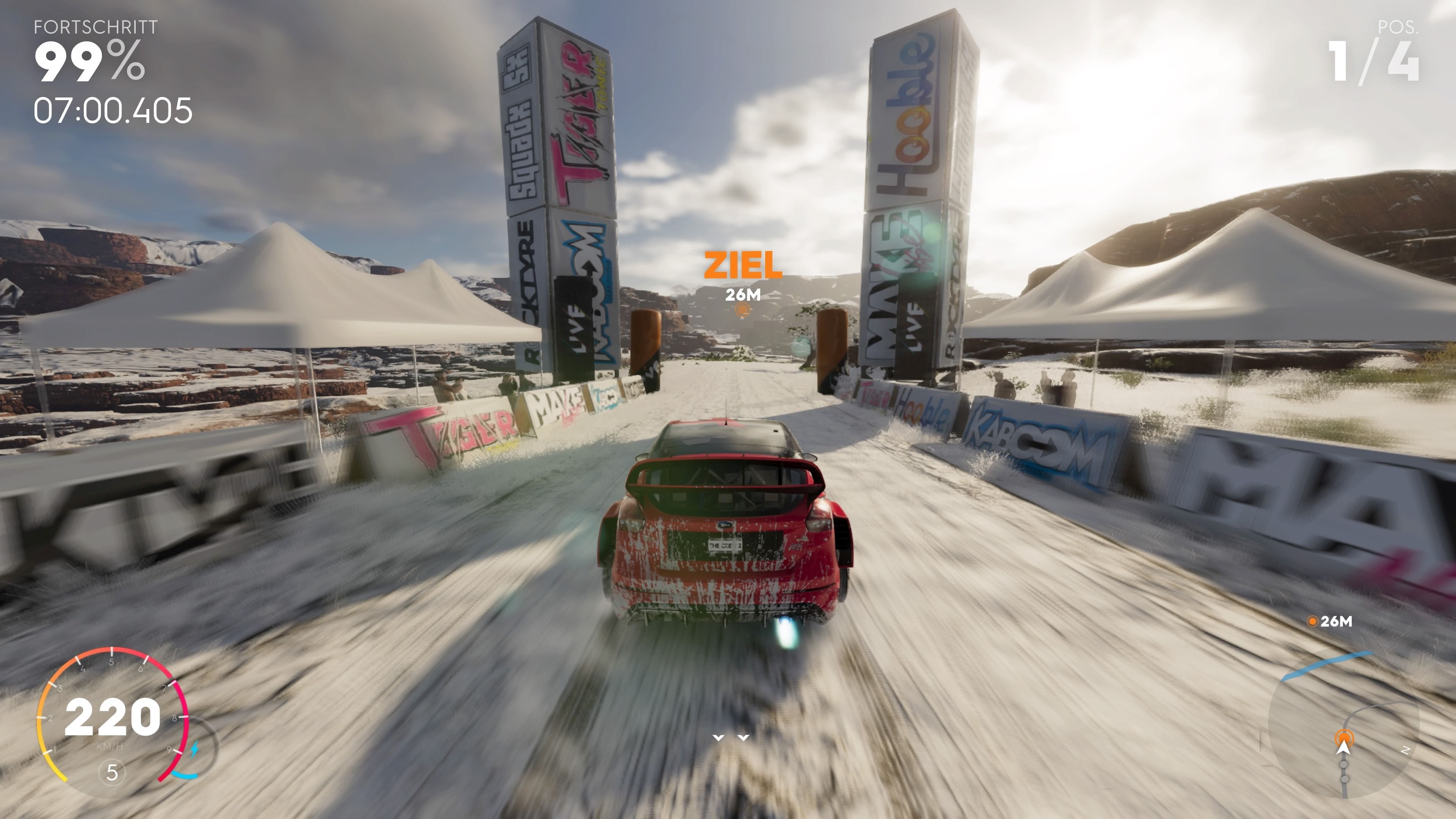This screenshot has height=819, width=1456.
Task: Click the nitro boost gauge icon
Action: tap(196, 750)
